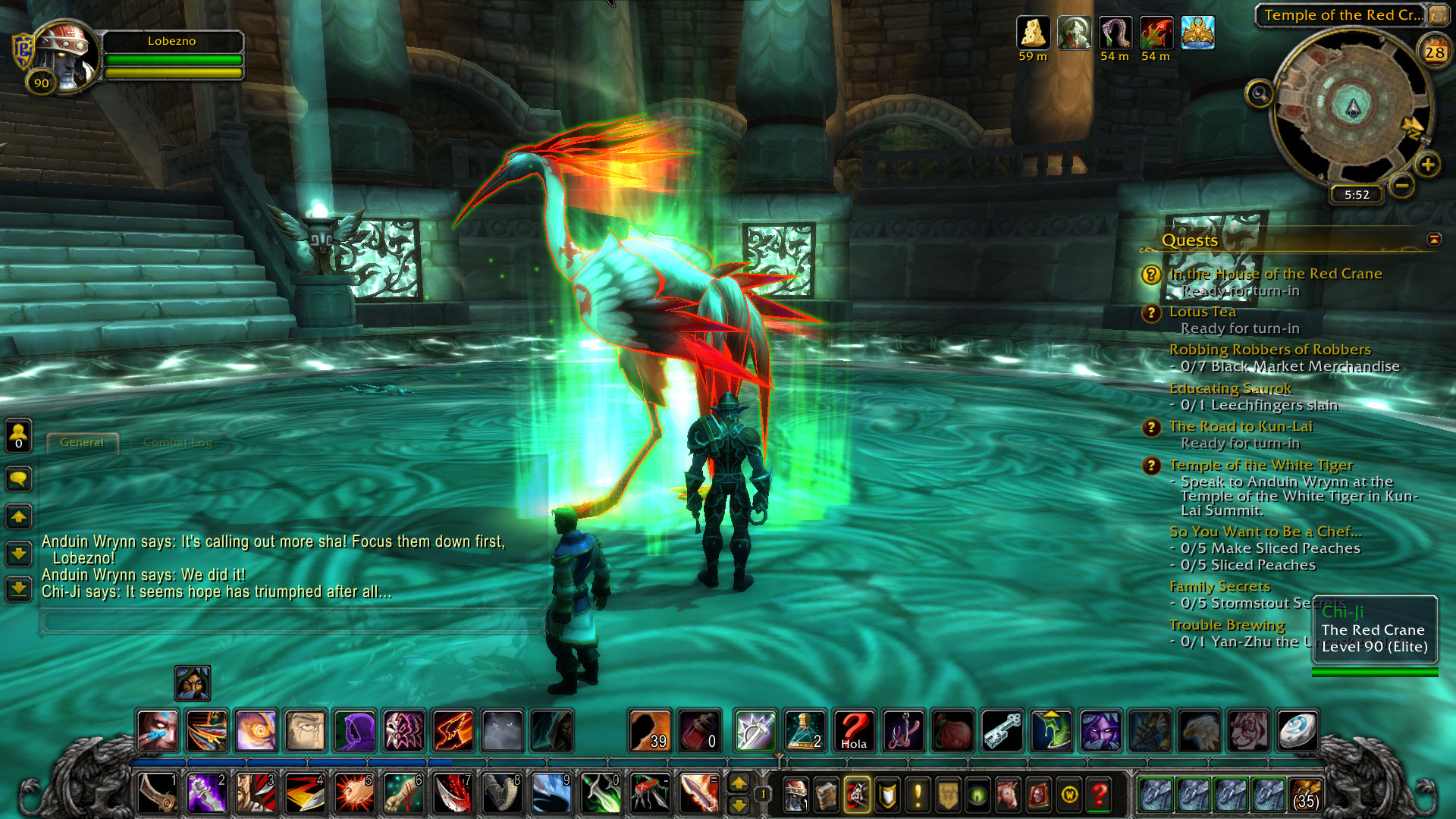Use the skeleton key action button

coord(1002,731)
